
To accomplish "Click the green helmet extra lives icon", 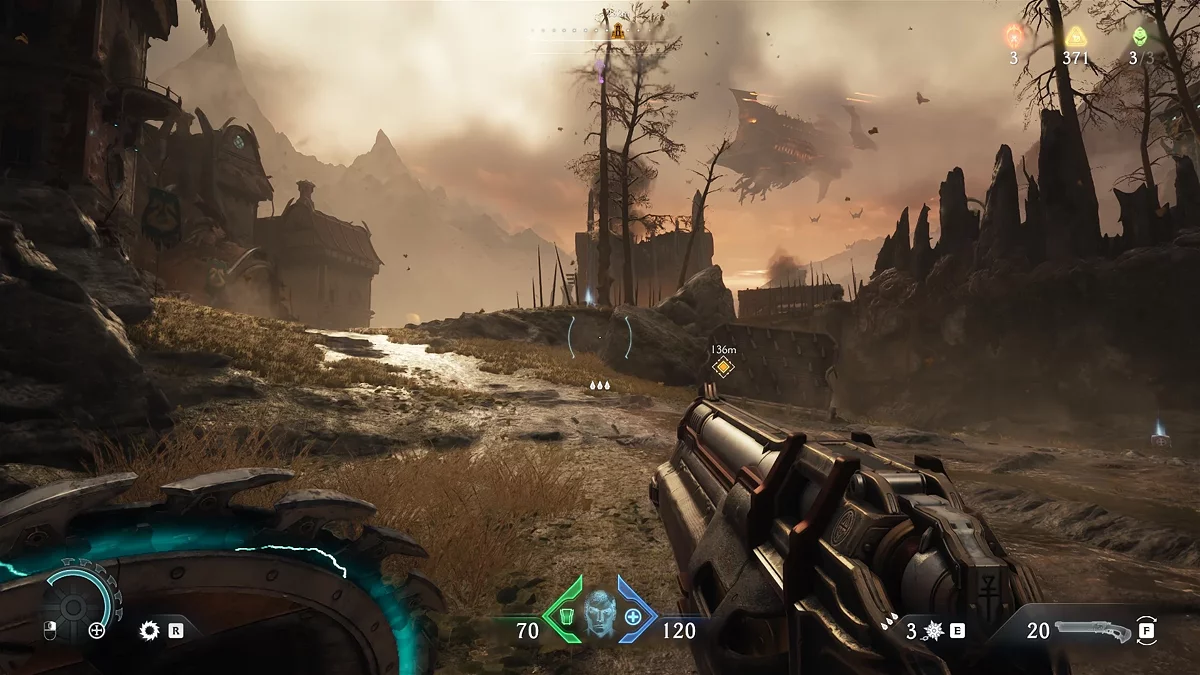I will click(x=1140, y=37).
